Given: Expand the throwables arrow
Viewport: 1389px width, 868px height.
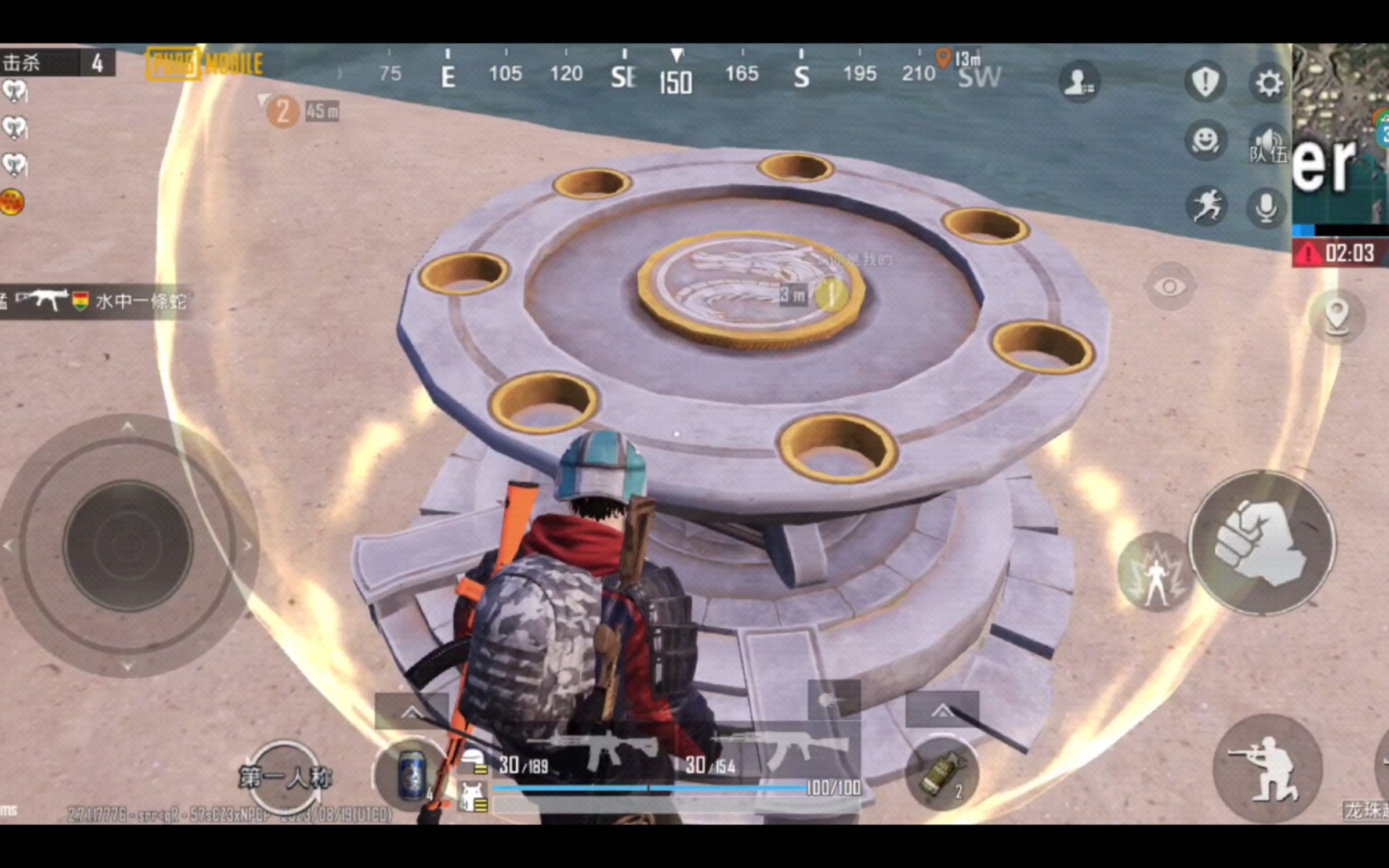Looking at the screenshot, I should pos(941,710).
